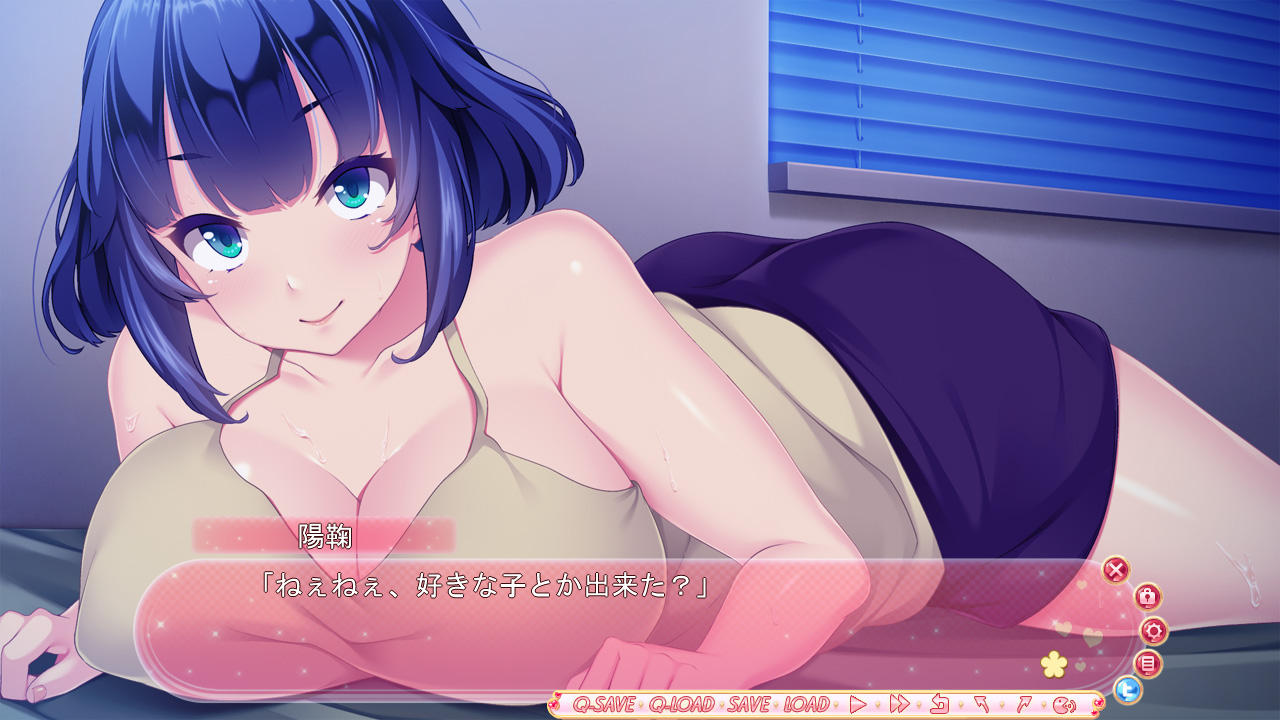This screenshot has height=720, width=1280.
Task: Quick load with the Q-LOAD button
Action: [682, 704]
